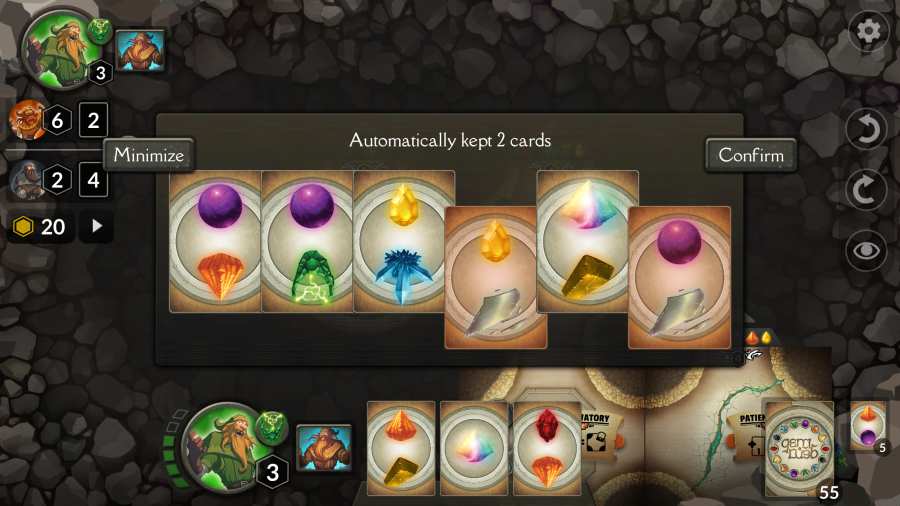Choose the rainbow gem and gold bar card
This screenshot has width=900, height=506.
[587, 242]
